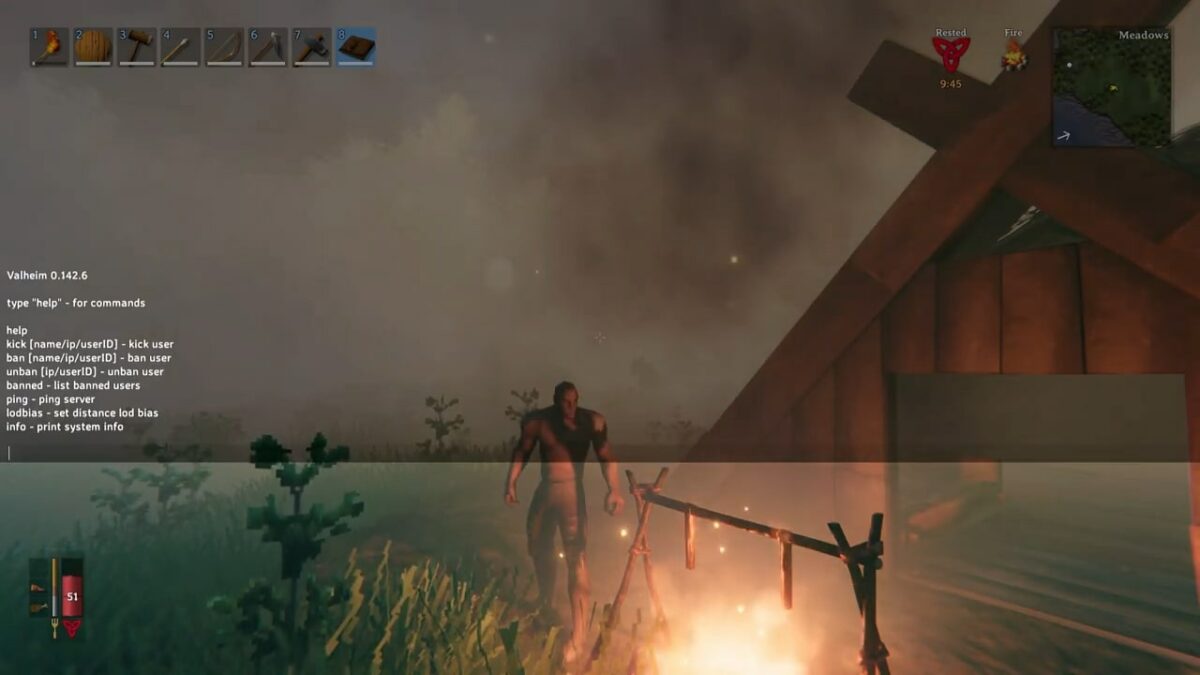Equip the bow from hotbar slot 5
This screenshot has width=1200, height=675.
click(225, 47)
